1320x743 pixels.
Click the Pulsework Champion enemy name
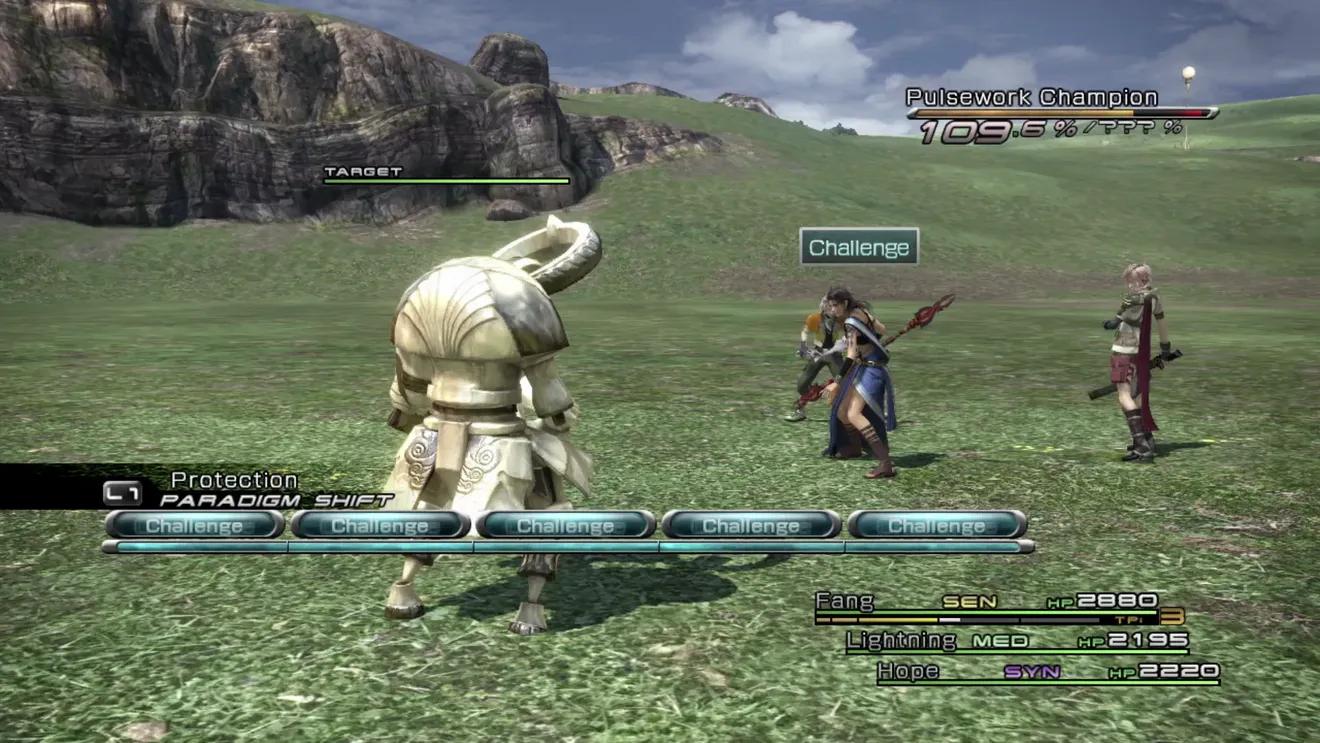coord(1031,98)
